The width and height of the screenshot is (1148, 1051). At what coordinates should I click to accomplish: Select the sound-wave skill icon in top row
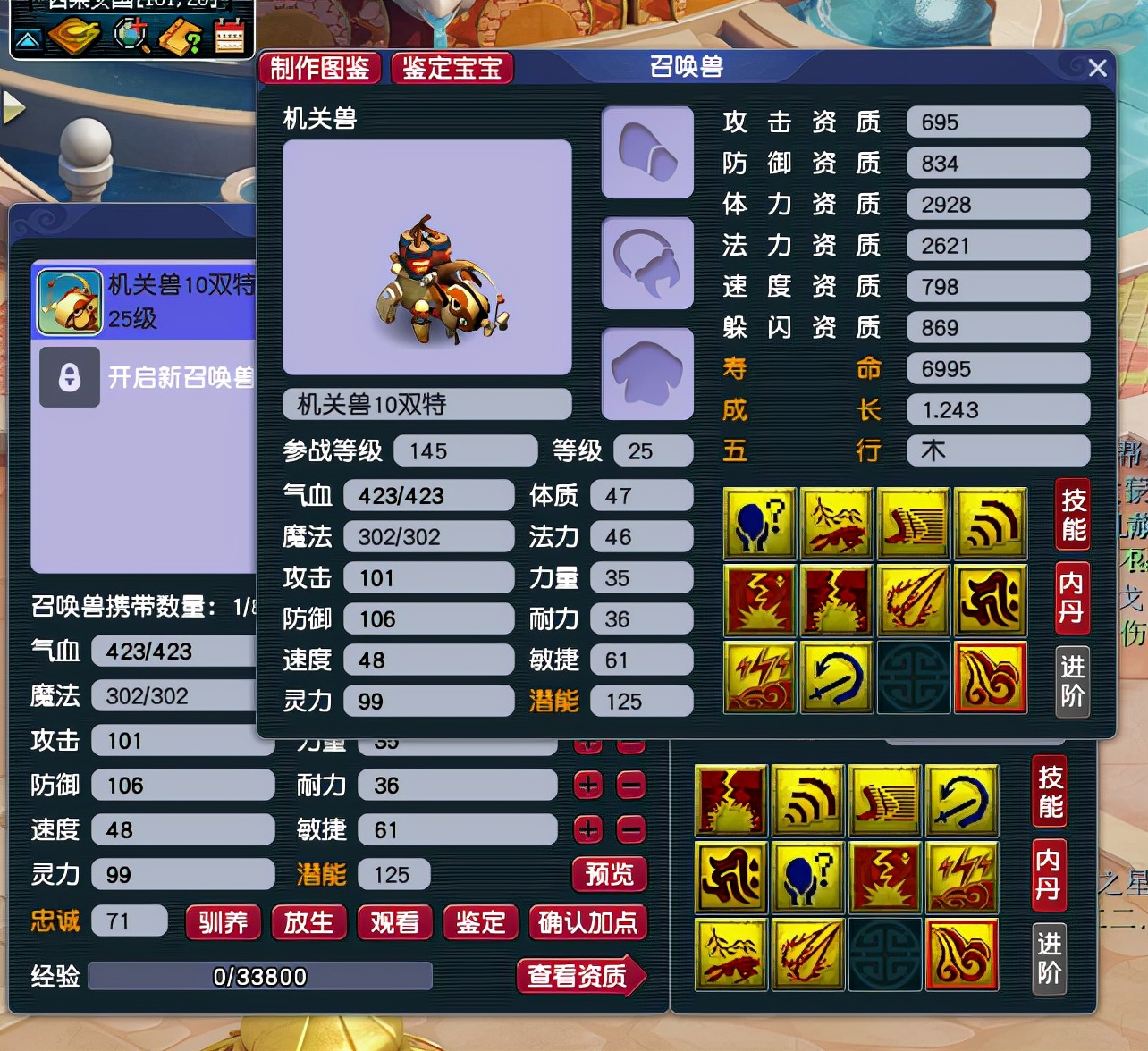point(991,523)
